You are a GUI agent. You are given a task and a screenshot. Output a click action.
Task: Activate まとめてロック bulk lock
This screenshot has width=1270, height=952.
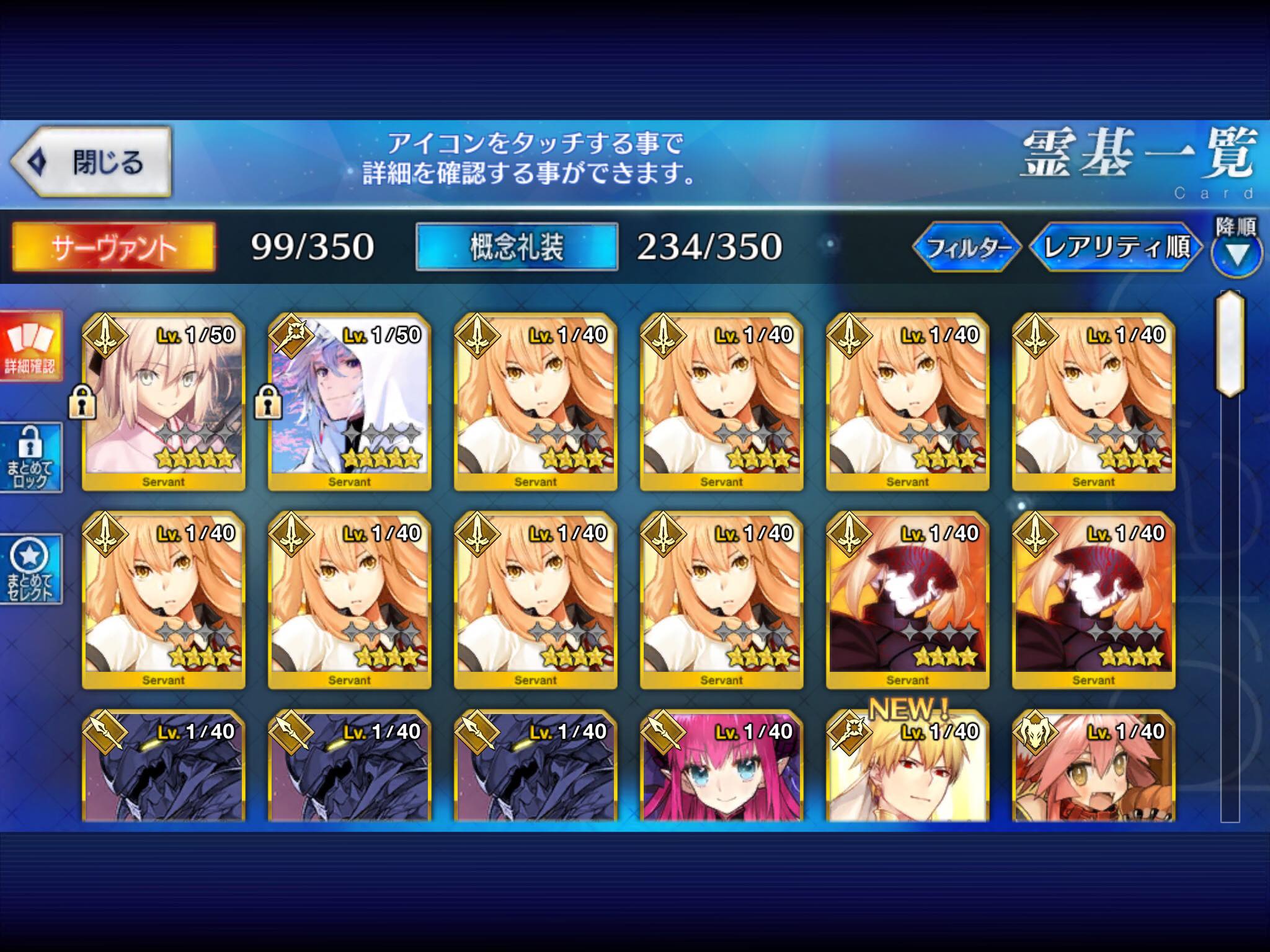pos(30,458)
